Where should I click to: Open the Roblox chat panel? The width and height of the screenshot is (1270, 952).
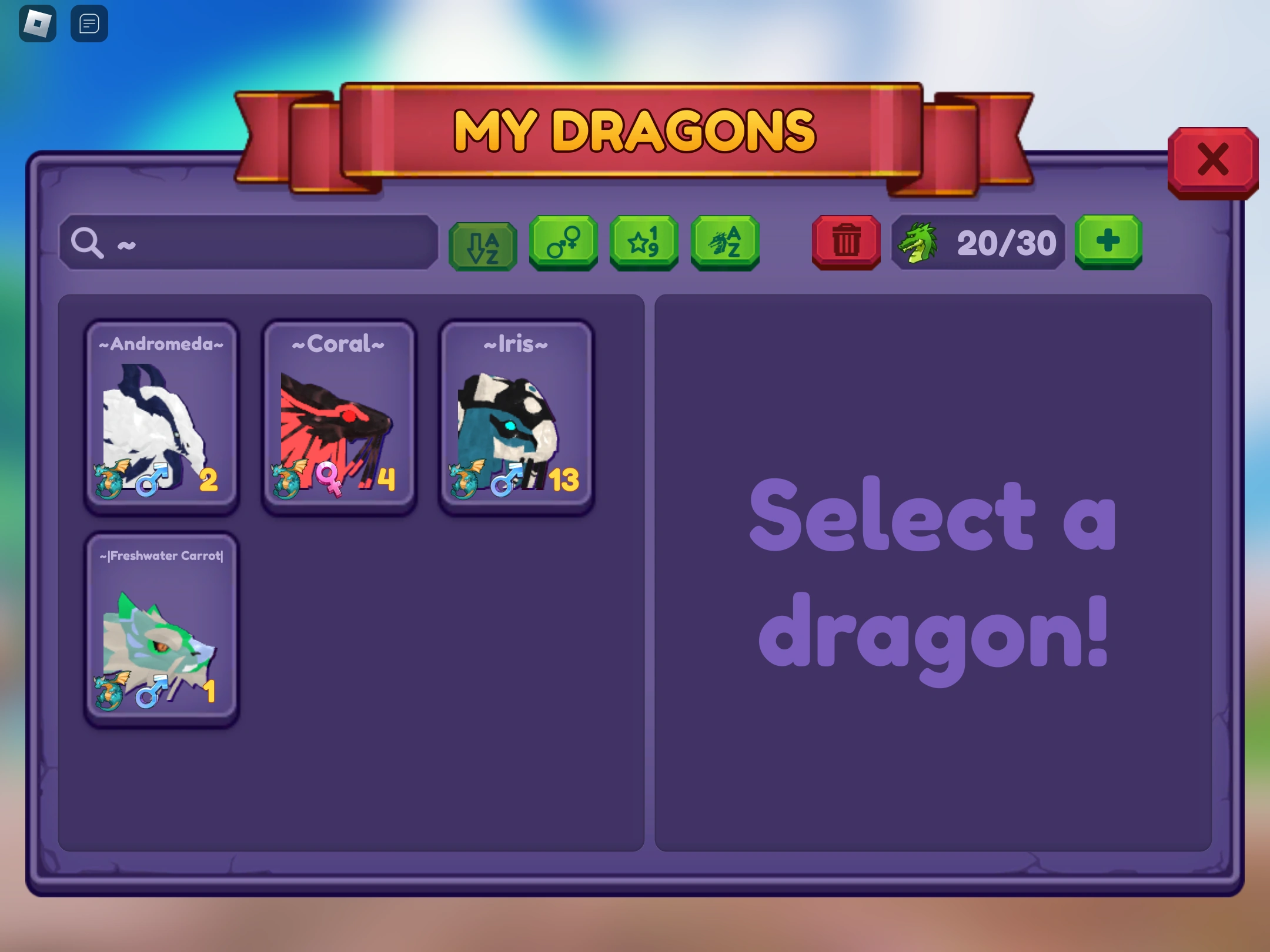pos(89,24)
